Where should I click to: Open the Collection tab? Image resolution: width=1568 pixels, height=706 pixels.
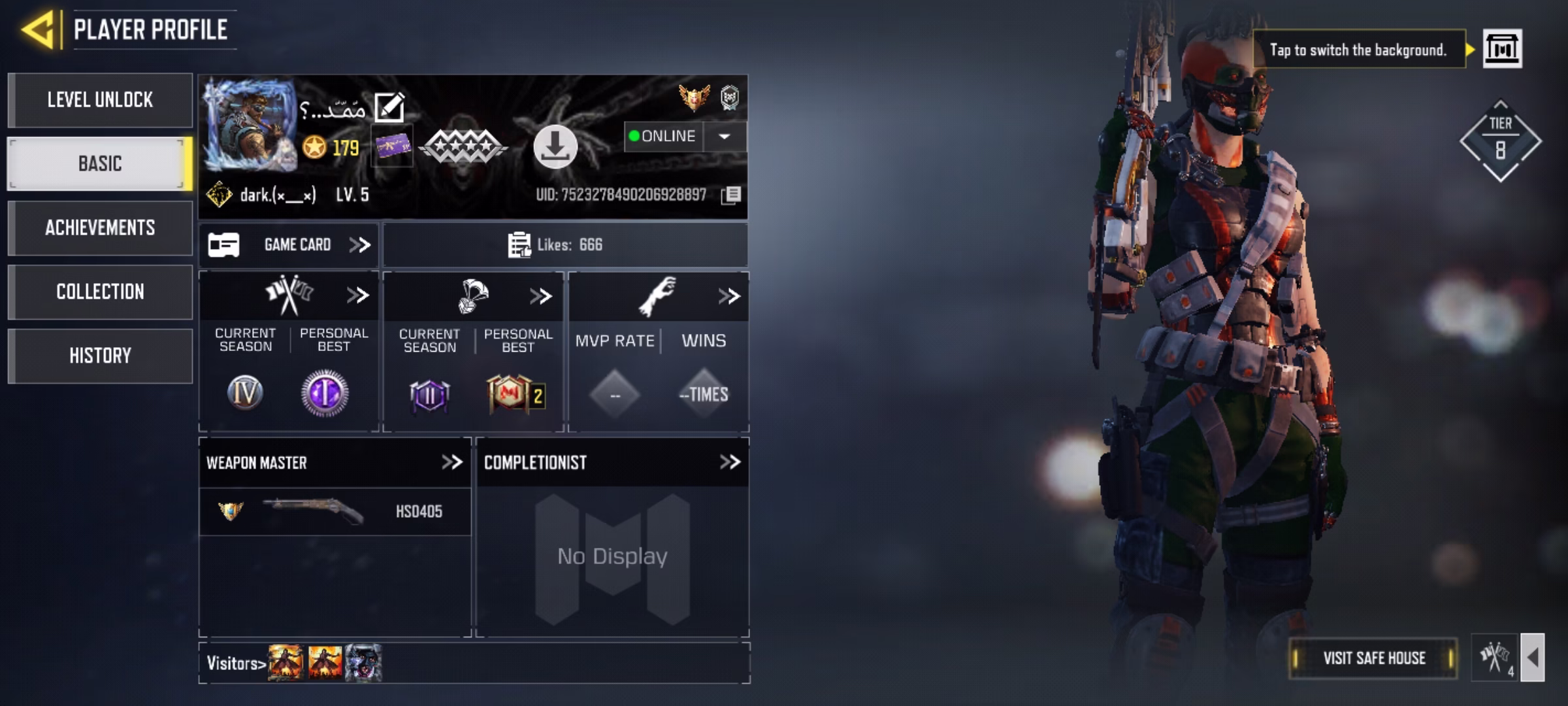tap(100, 292)
